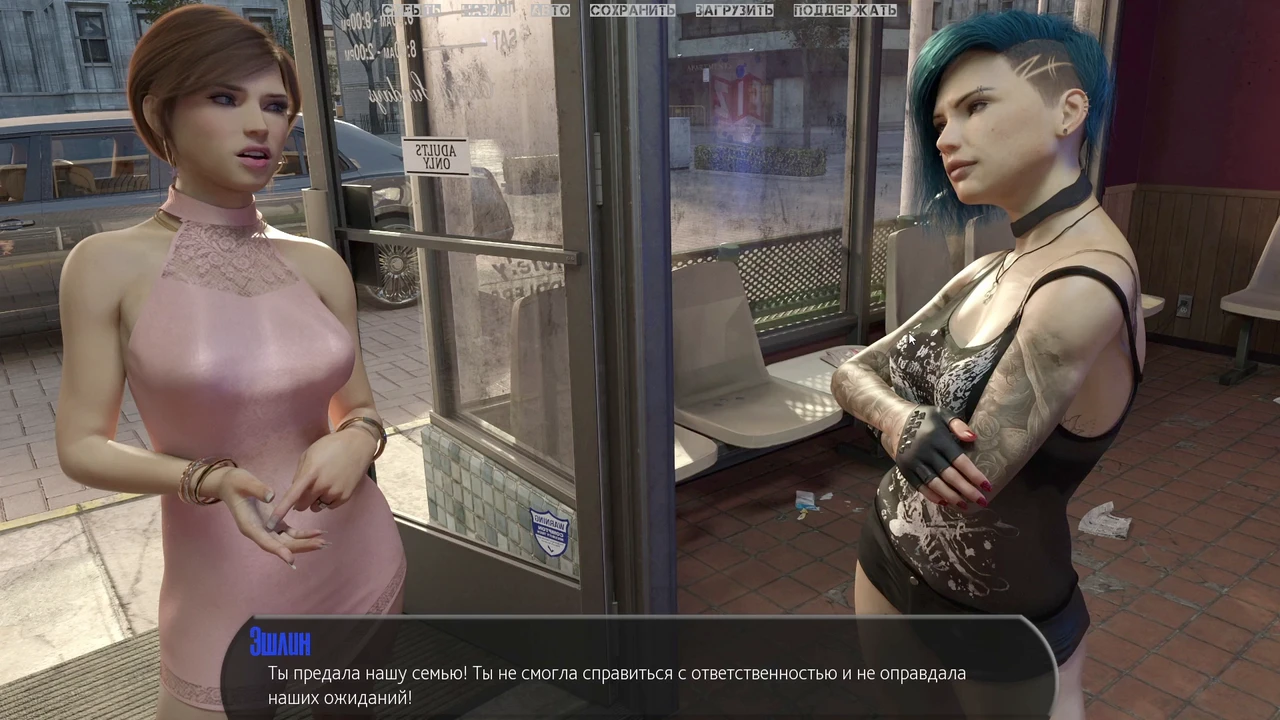Toggle Авто auto-advance mode
The height and width of the screenshot is (720, 1280).
550,10
